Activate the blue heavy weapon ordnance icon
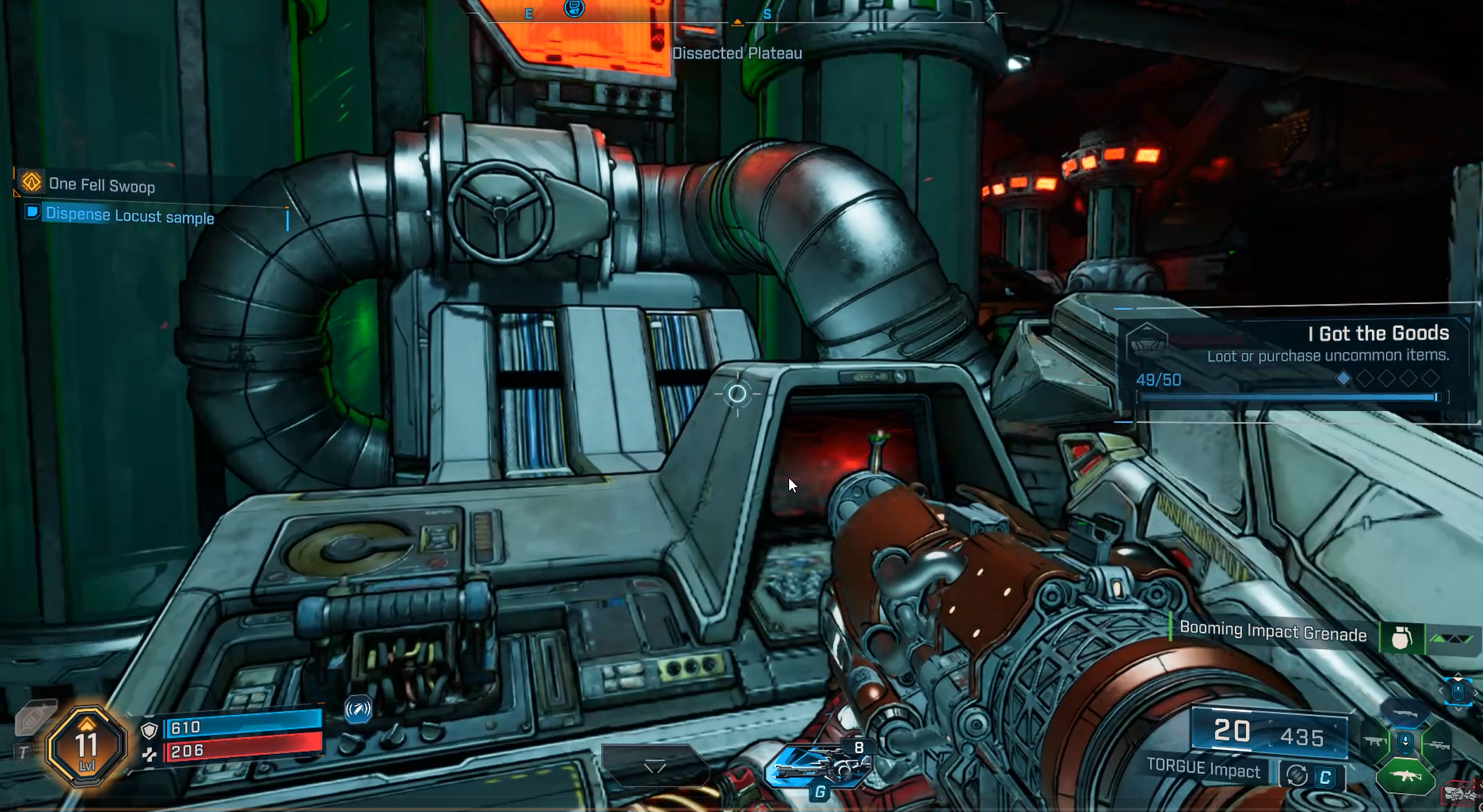 click(x=817, y=766)
